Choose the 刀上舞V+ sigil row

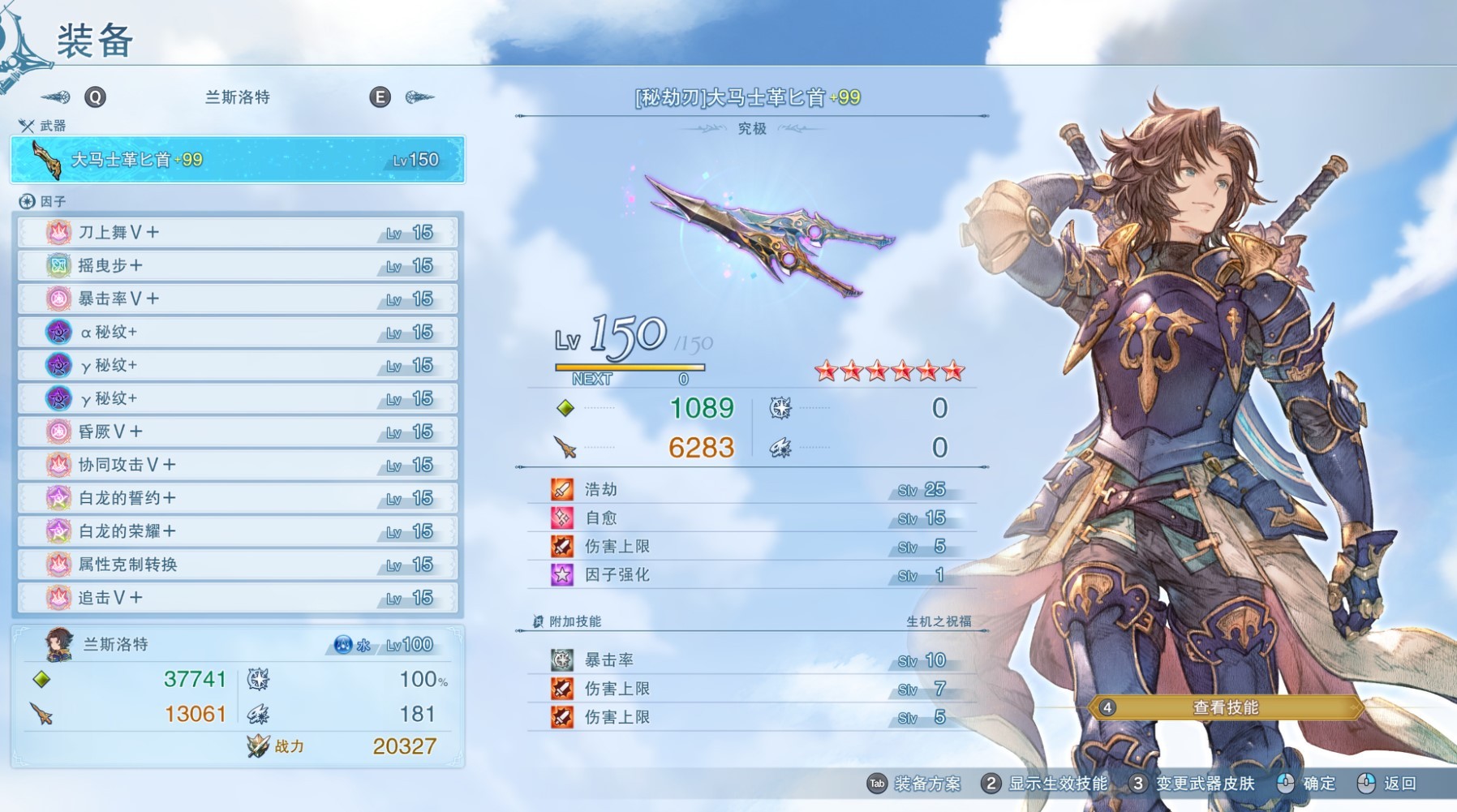click(237, 233)
